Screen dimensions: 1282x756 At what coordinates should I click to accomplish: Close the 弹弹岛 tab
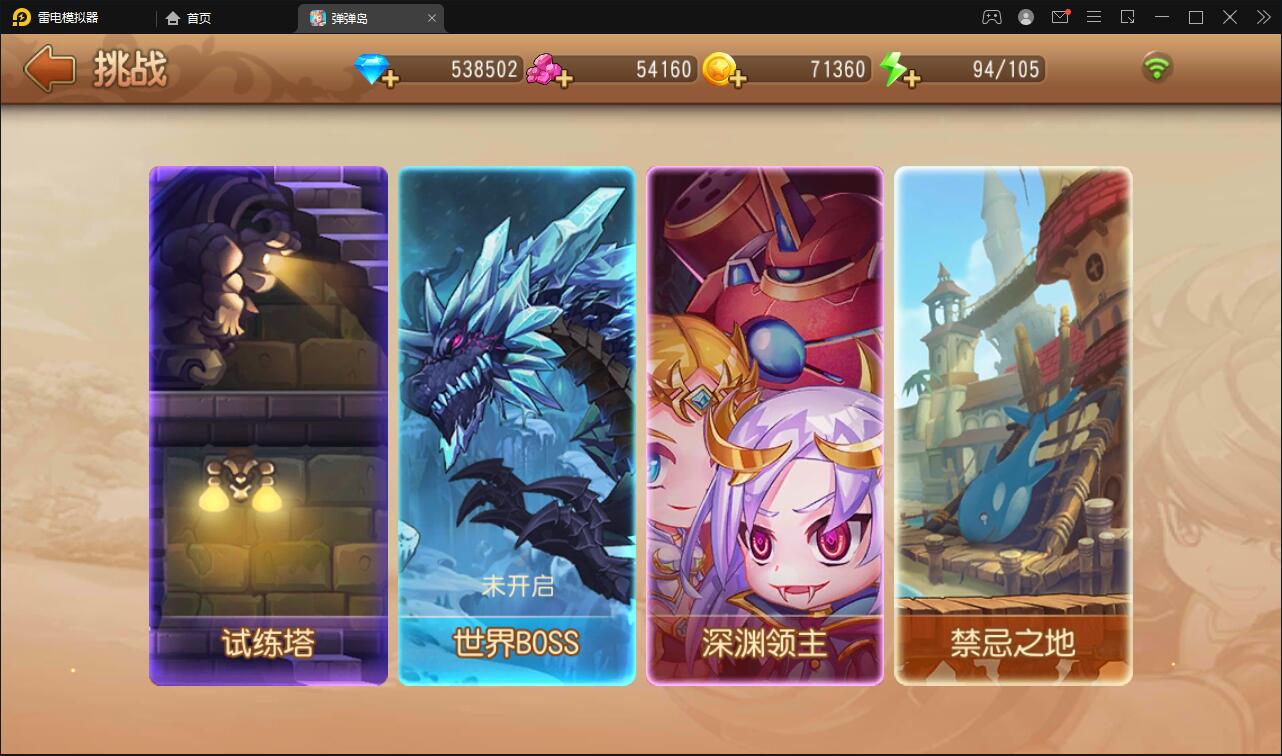431,17
